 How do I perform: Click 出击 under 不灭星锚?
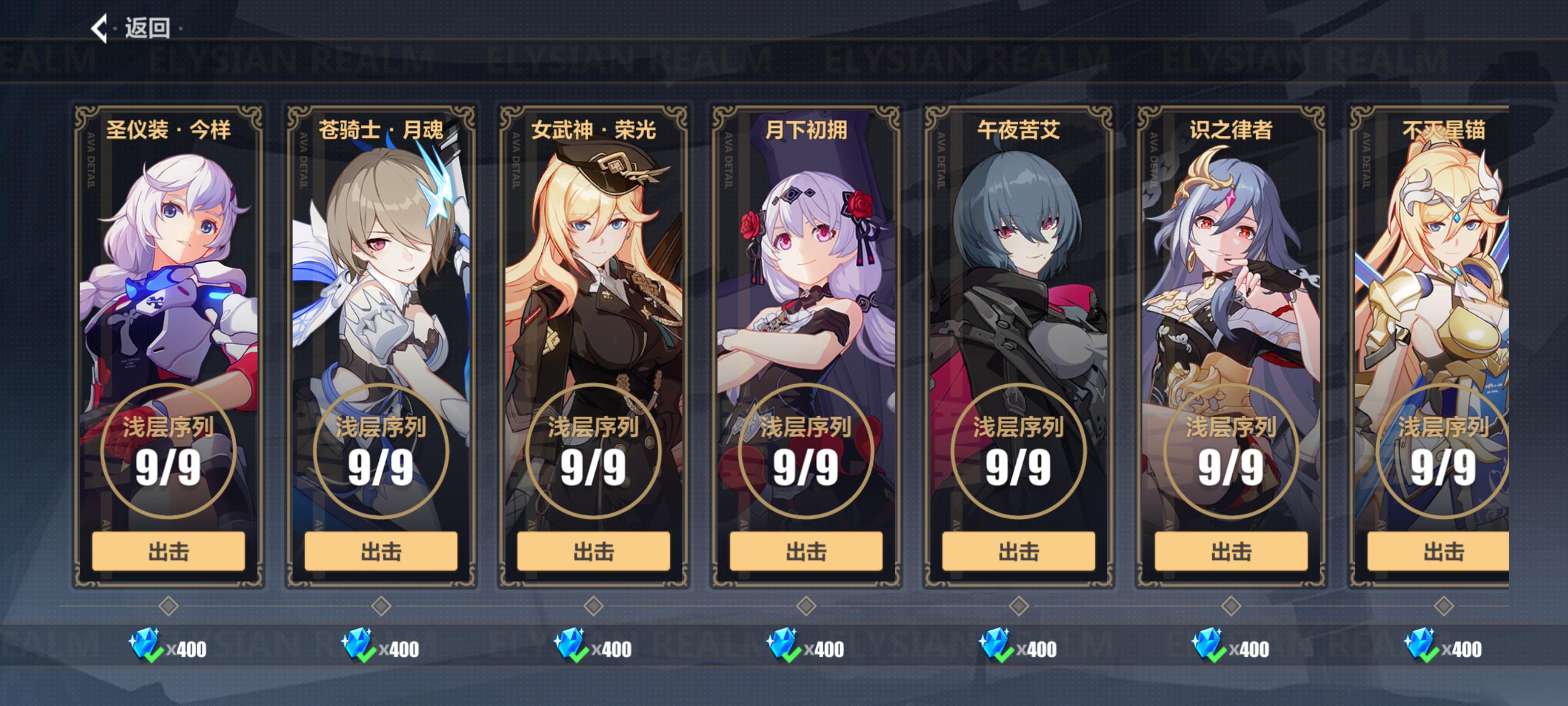tap(1443, 551)
